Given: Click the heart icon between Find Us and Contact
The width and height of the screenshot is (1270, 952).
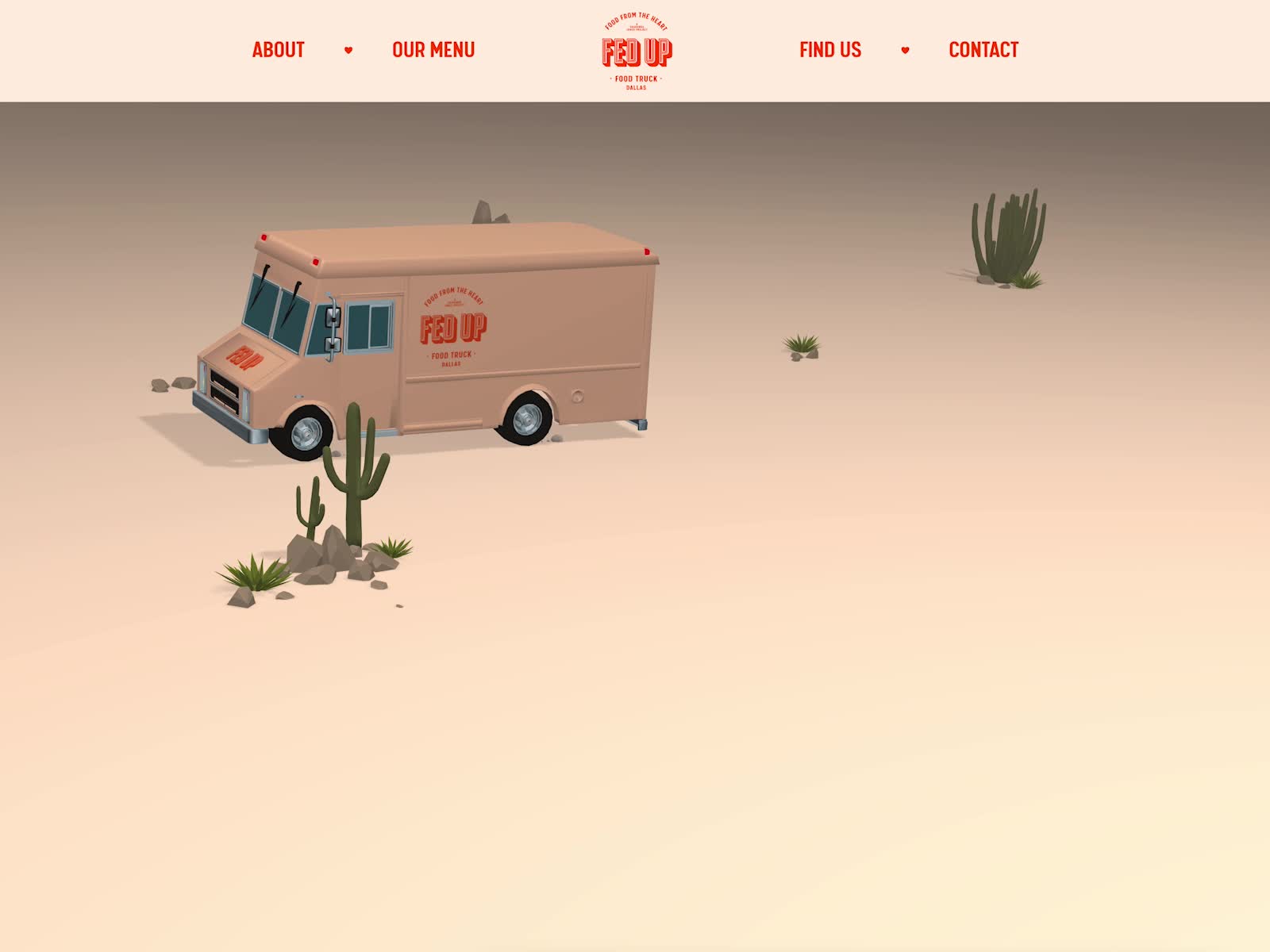Looking at the screenshot, I should point(904,49).
